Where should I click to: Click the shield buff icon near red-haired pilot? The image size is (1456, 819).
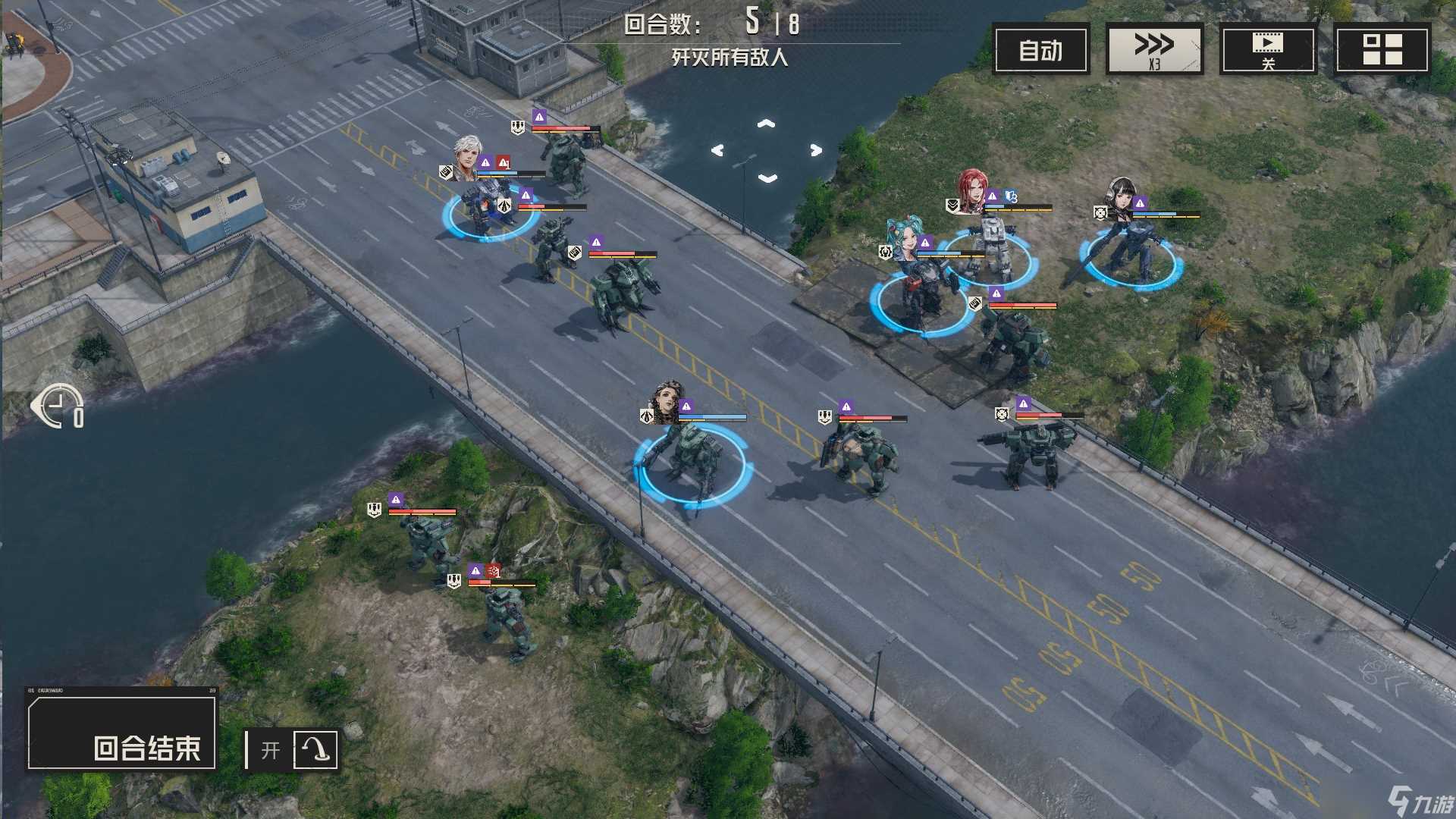[x=1011, y=196]
